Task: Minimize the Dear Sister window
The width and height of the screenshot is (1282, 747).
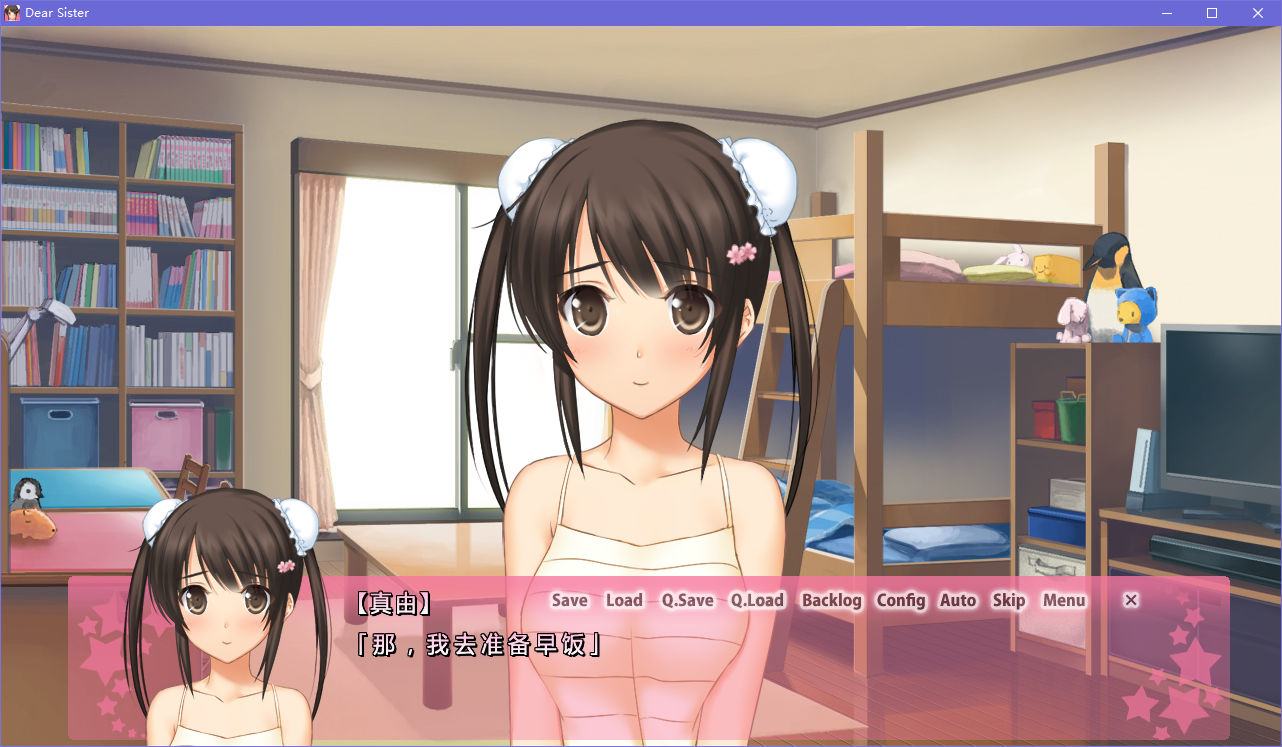Action: tap(1166, 13)
